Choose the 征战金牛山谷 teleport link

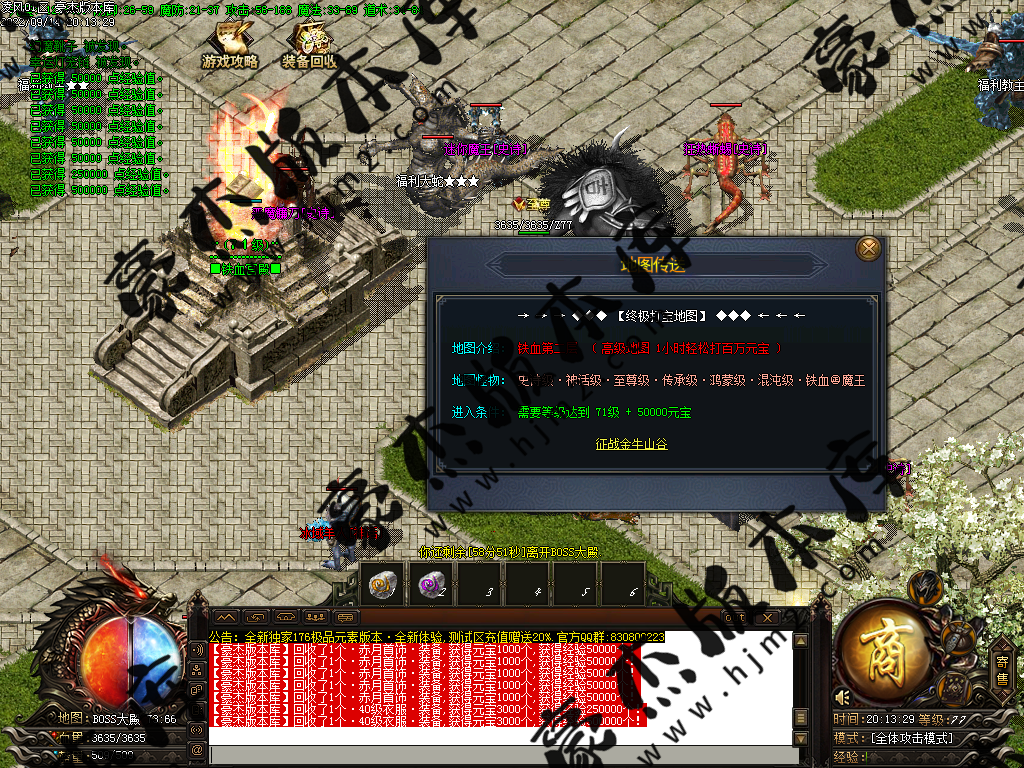coord(631,444)
